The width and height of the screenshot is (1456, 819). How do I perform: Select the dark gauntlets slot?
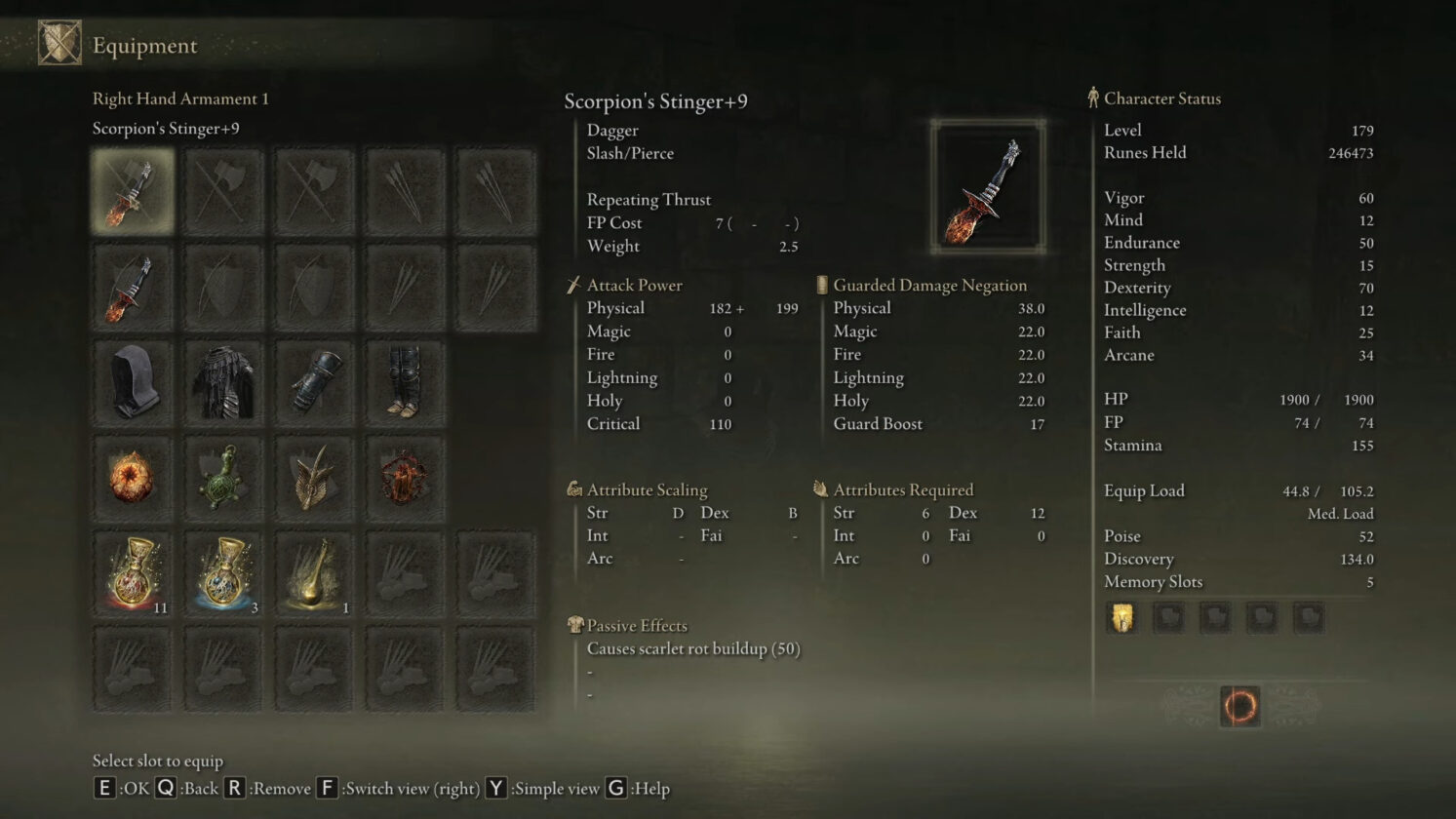tap(314, 383)
